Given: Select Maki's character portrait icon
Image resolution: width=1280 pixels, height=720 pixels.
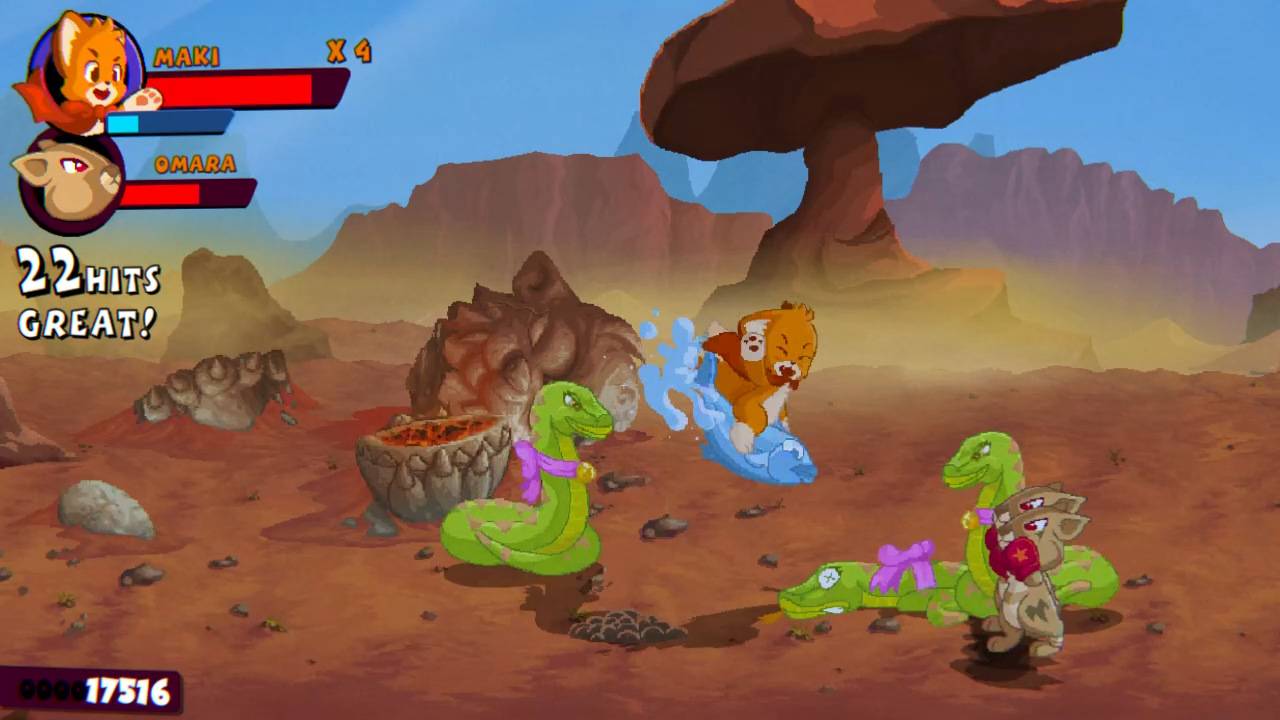Looking at the screenshot, I should point(70,70).
